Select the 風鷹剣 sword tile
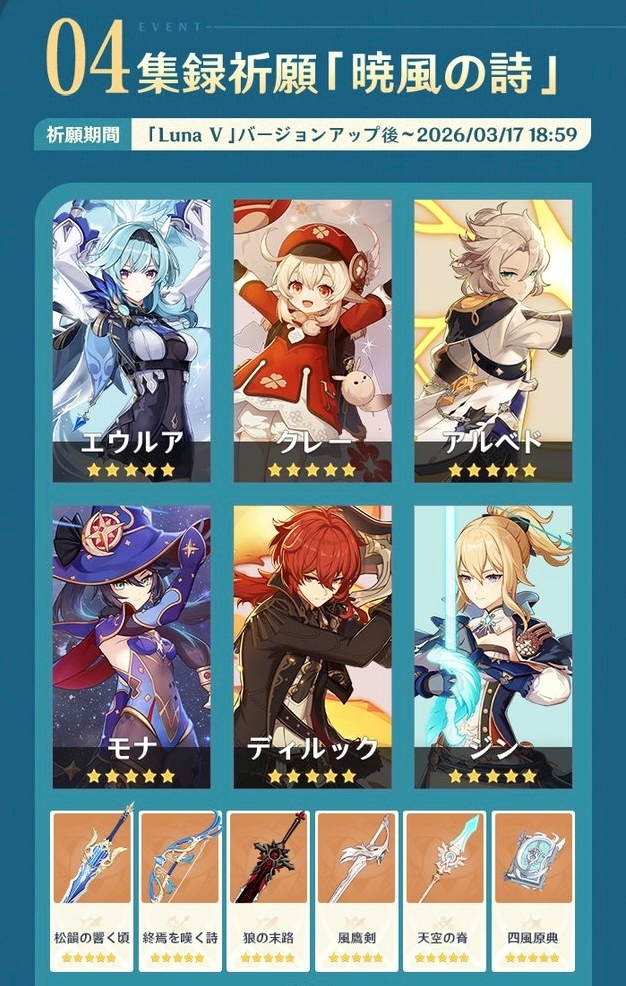This screenshot has width=626, height=986. (357, 888)
